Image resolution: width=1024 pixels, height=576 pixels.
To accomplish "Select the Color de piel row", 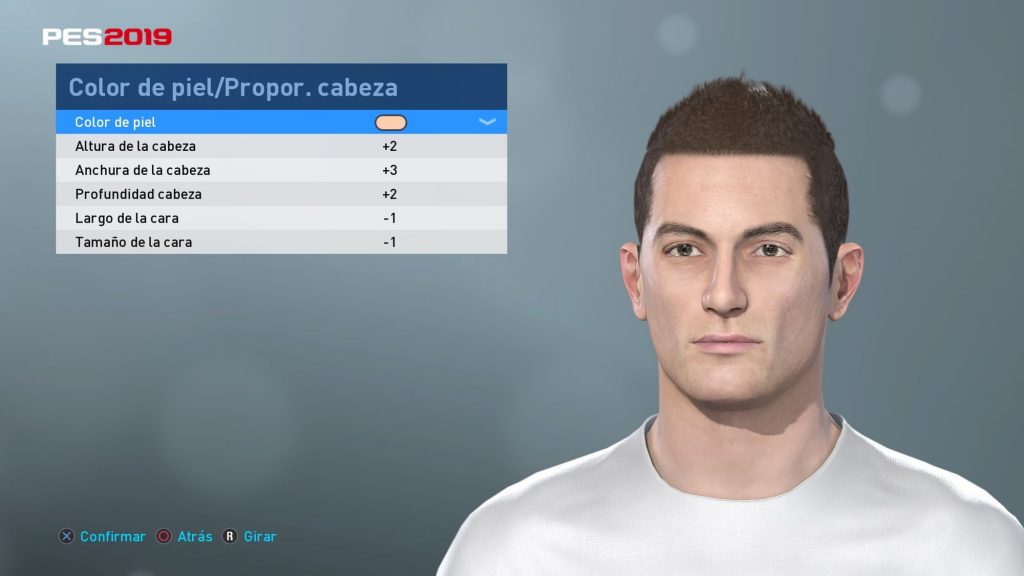I will (200, 122).
